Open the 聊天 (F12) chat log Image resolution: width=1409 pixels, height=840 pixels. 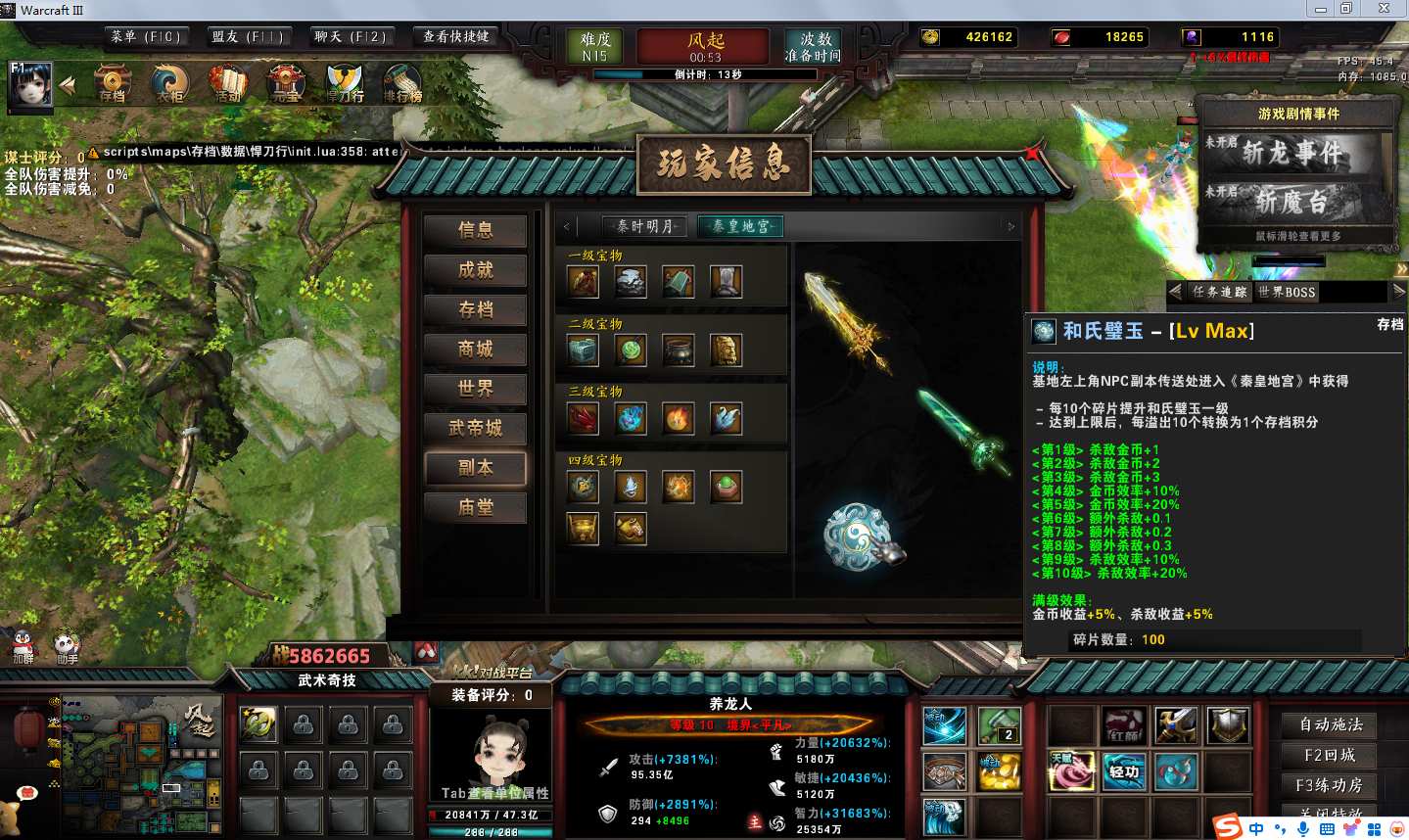coord(350,37)
